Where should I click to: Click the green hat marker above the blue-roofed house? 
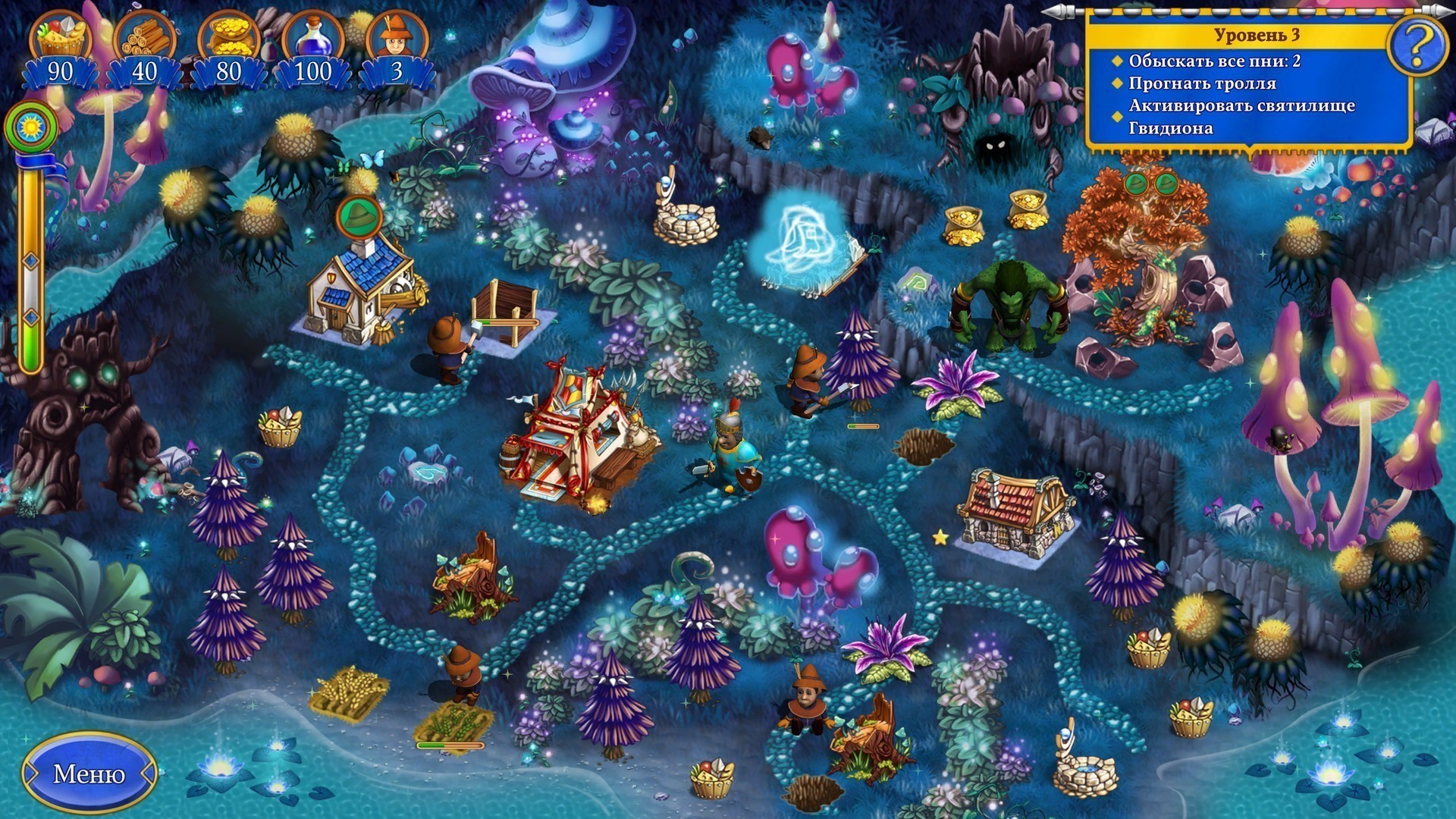pyautogui.click(x=358, y=216)
